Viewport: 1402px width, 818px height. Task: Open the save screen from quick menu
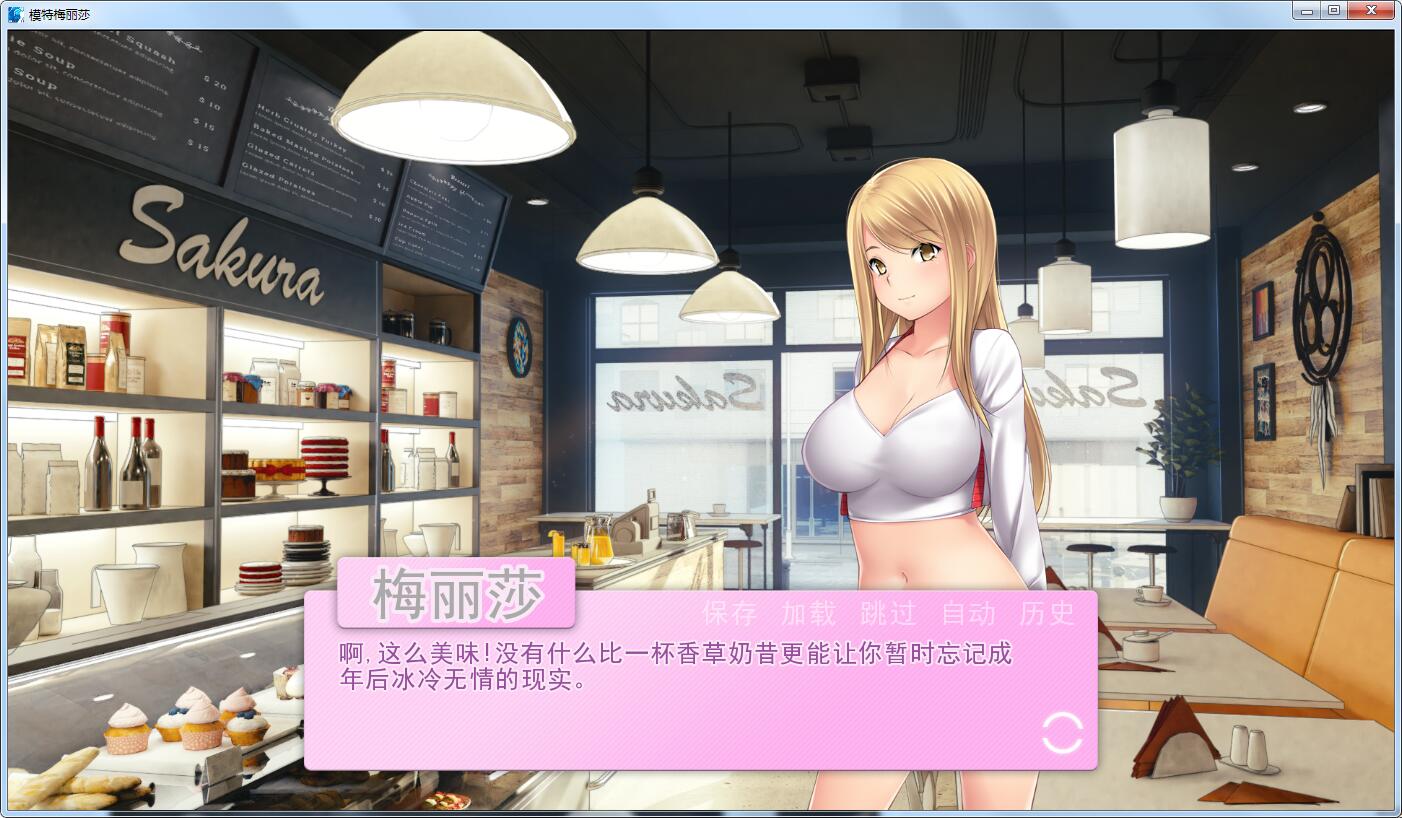(729, 614)
